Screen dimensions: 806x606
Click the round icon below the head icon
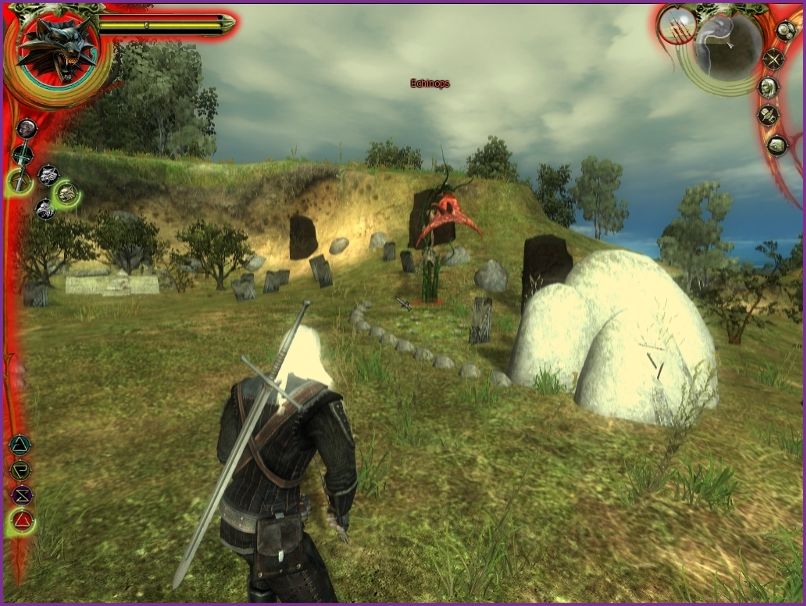(x=767, y=115)
